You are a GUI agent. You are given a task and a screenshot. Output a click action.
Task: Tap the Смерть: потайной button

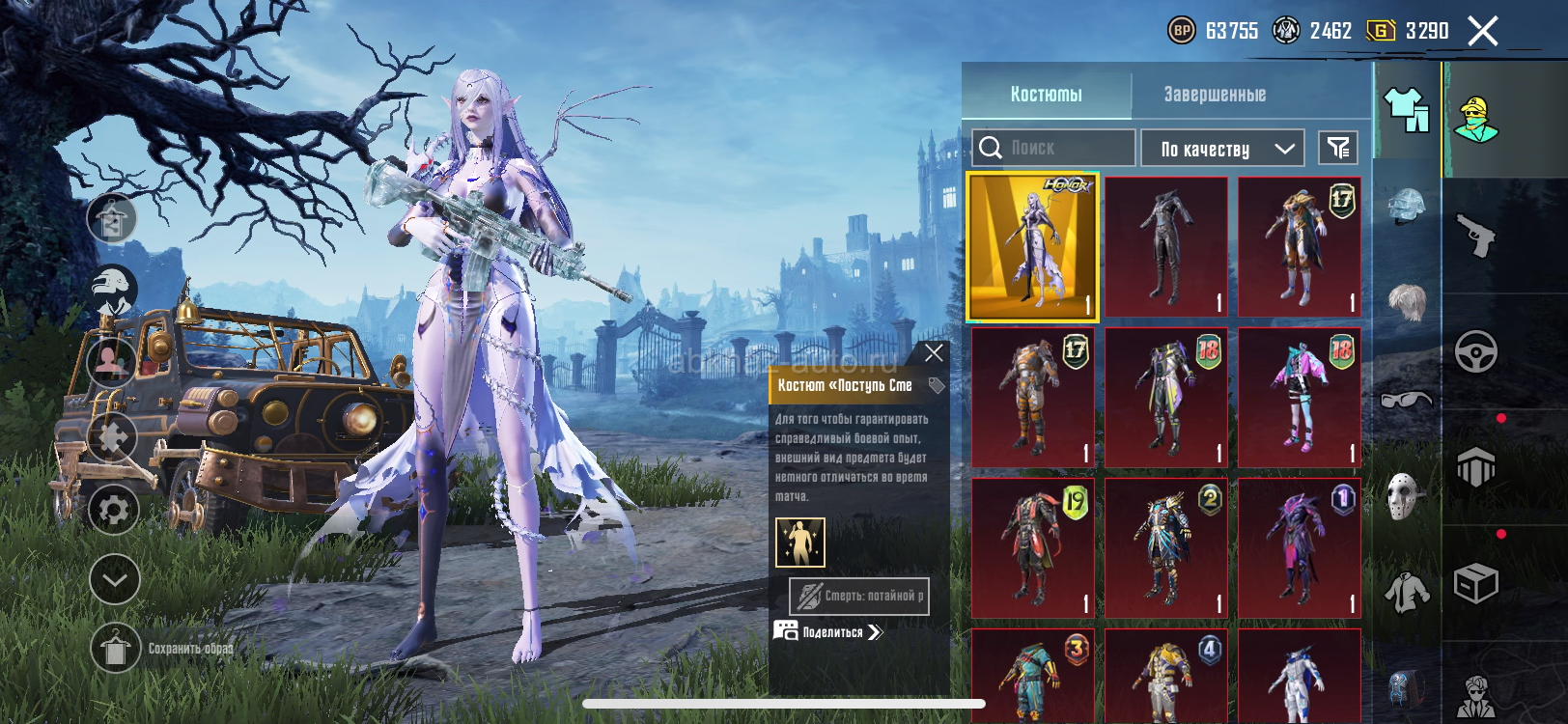point(859,596)
